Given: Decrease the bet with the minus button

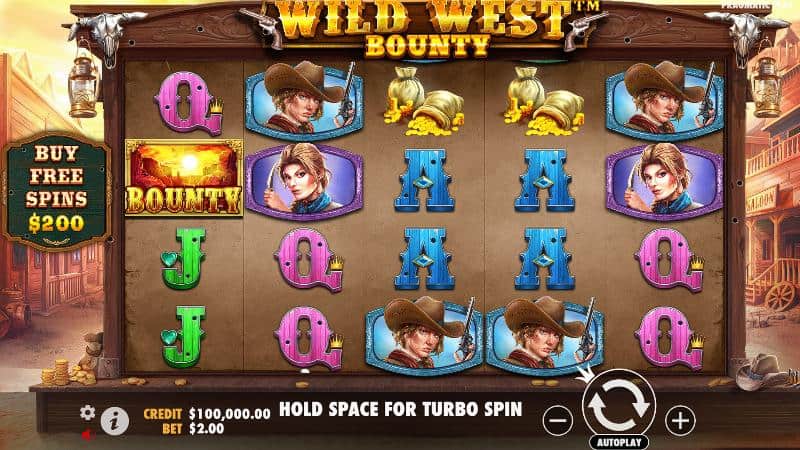Looking at the screenshot, I should click(558, 420).
